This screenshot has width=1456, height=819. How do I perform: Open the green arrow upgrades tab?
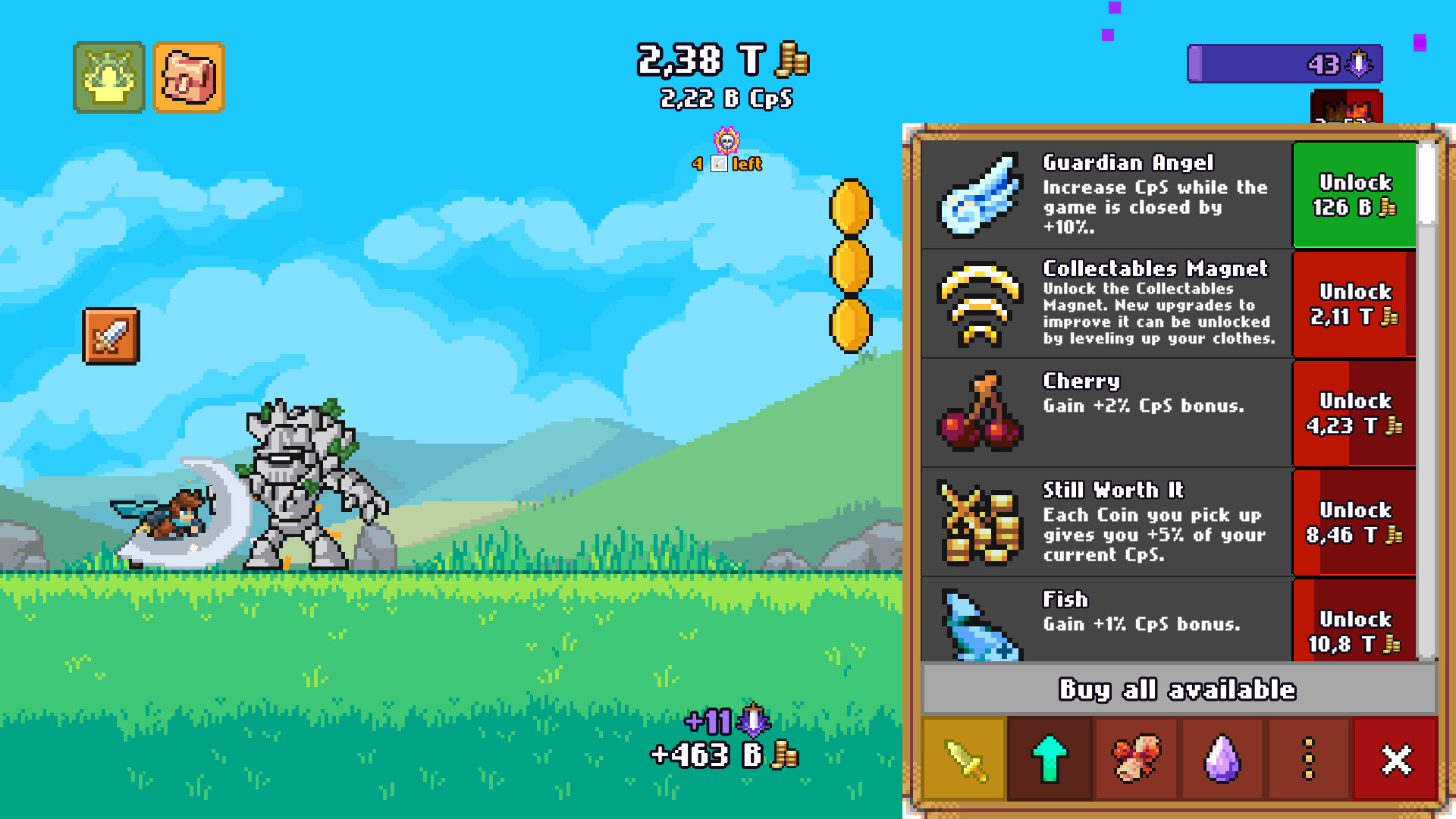tap(1050, 759)
